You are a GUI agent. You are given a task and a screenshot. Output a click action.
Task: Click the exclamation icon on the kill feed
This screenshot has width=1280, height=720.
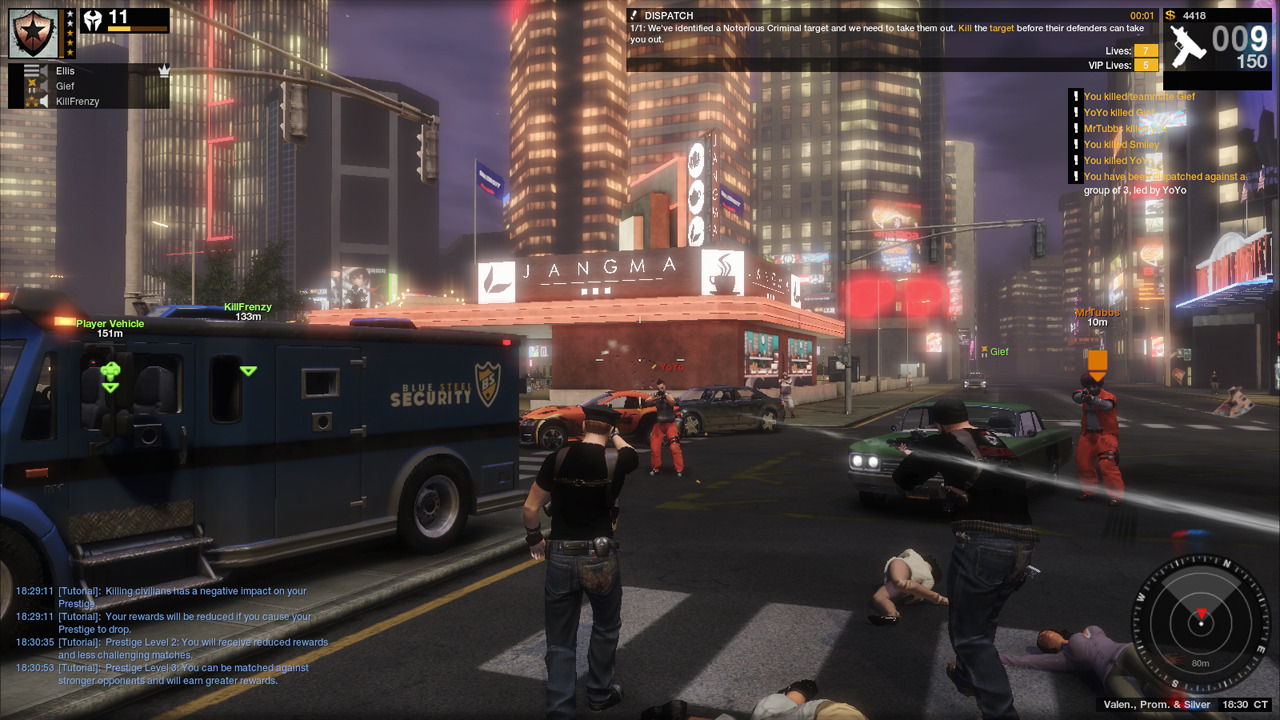1075,96
